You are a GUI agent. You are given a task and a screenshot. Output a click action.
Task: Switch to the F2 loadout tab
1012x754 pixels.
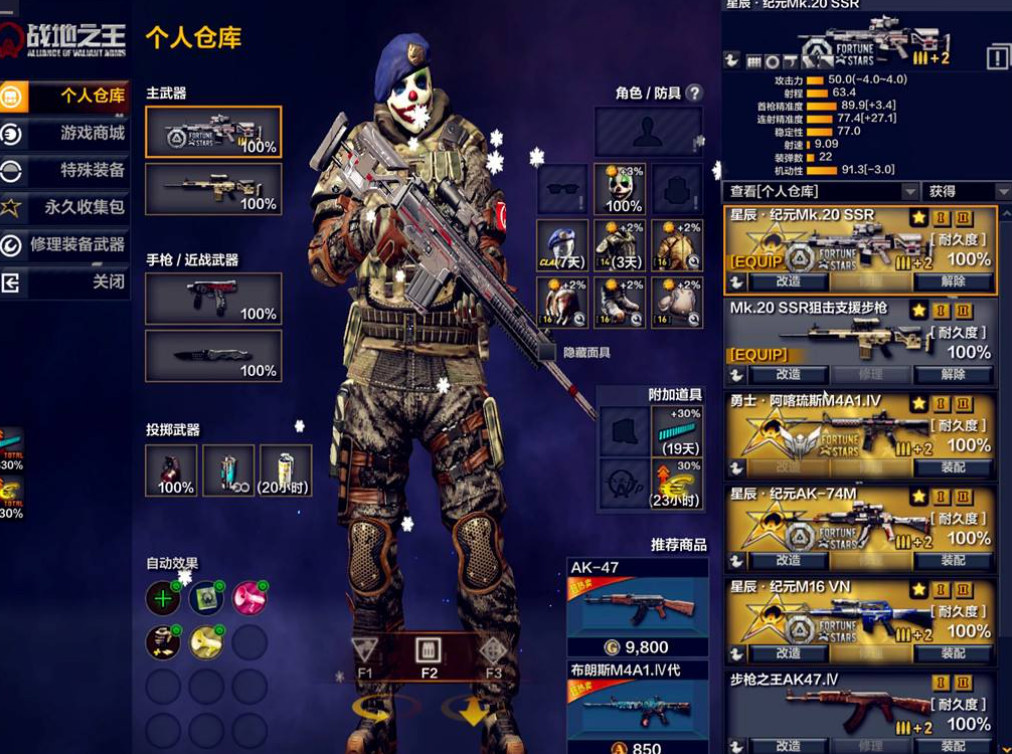pos(429,654)
